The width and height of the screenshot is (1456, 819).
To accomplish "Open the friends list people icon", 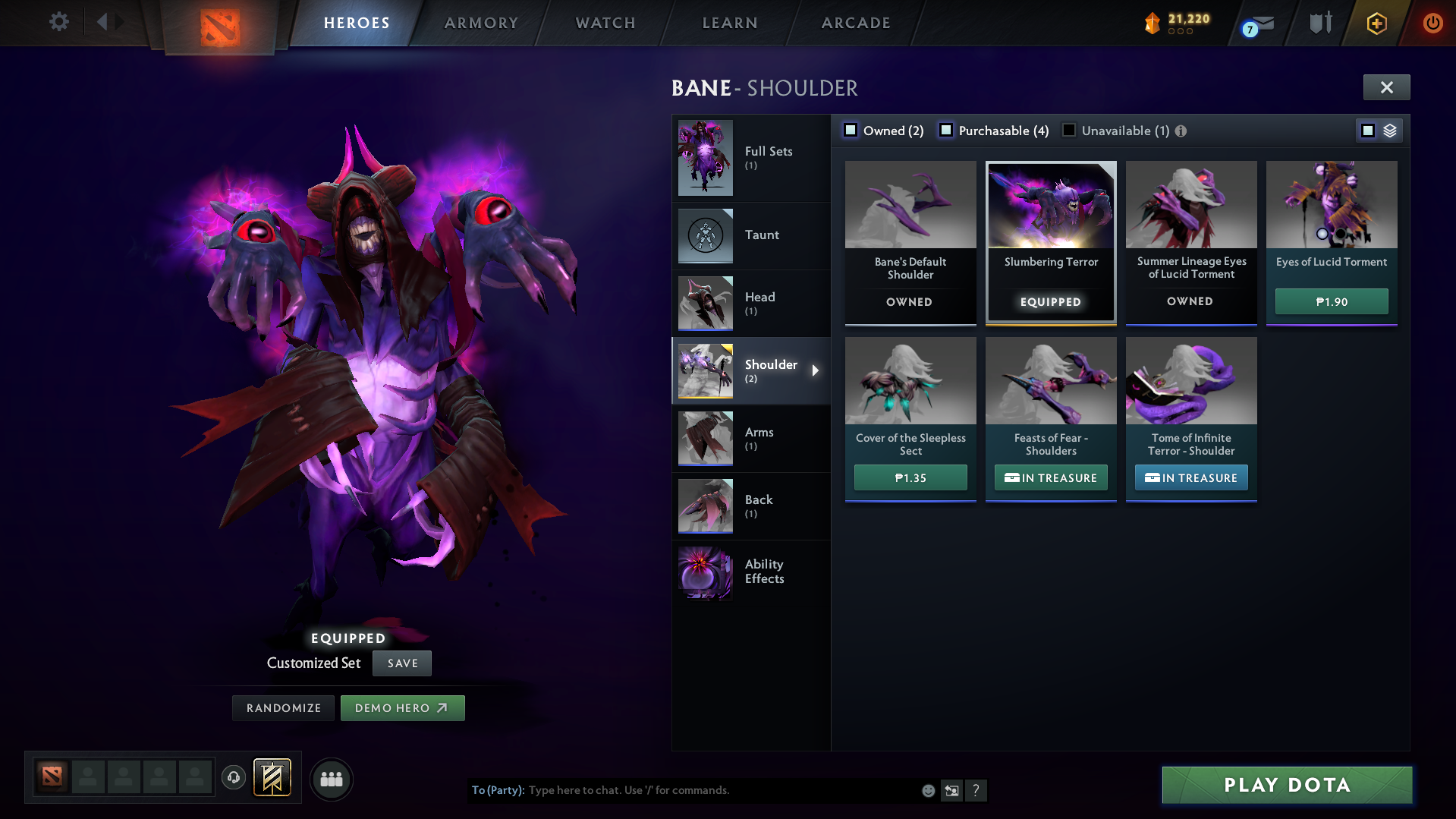I will click(331, 779).
